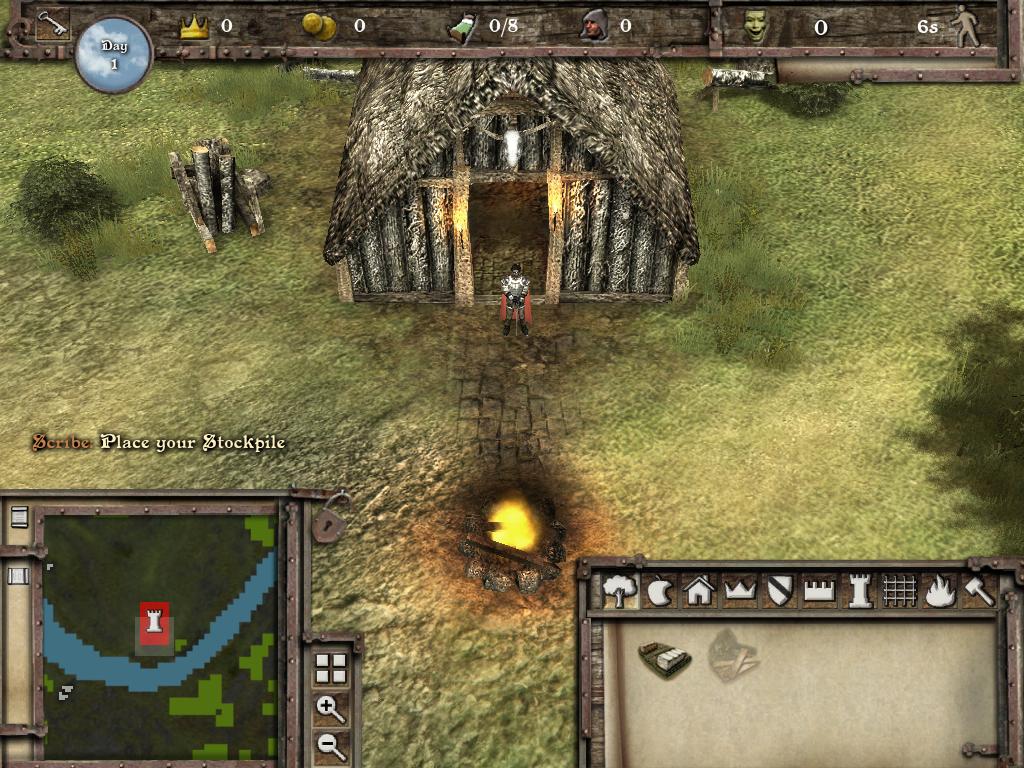This screenshot has height=768, width=1024.
Task: Click the Day 1 calendar orb
Action: tap(113, 54)
